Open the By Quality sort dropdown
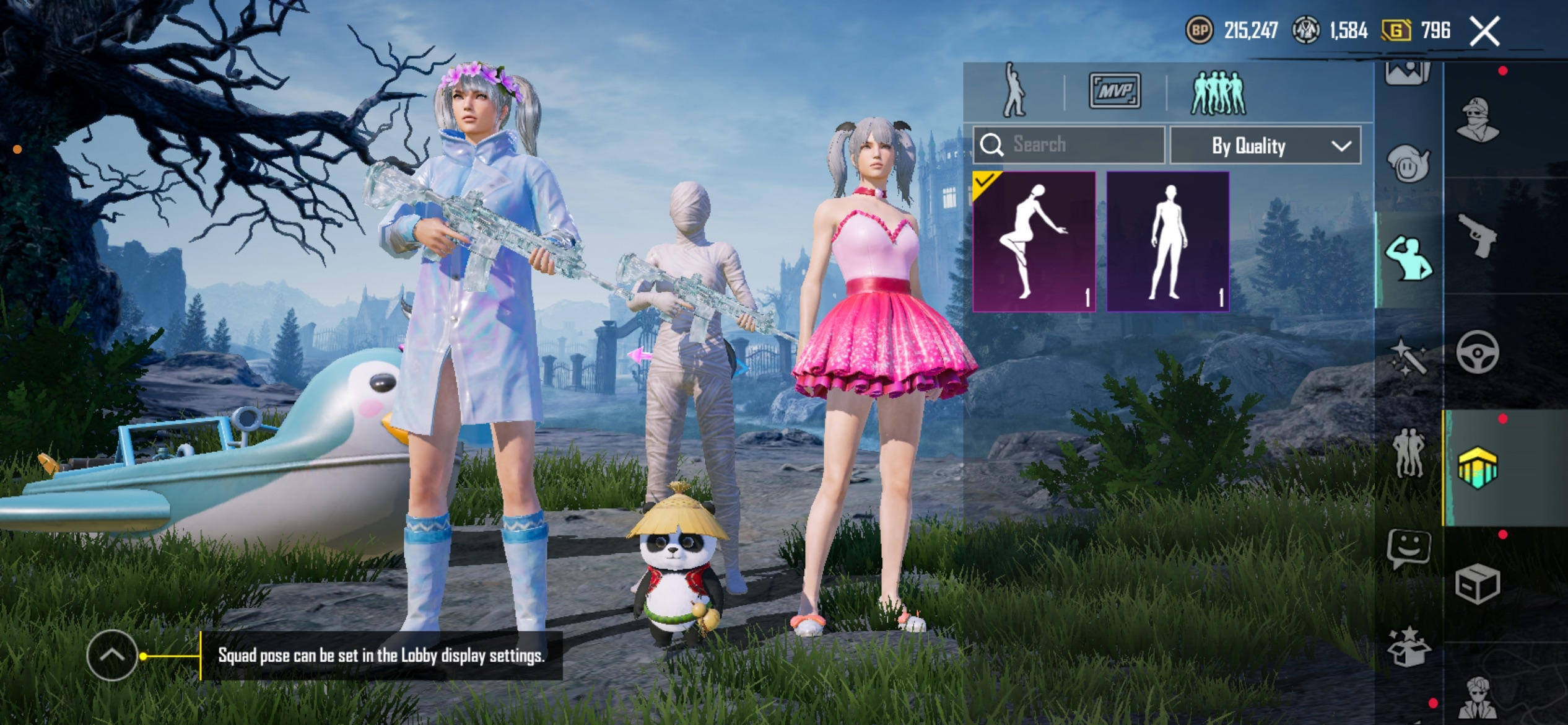This screenshot has width=1568, height=725. pos(1265,146)
